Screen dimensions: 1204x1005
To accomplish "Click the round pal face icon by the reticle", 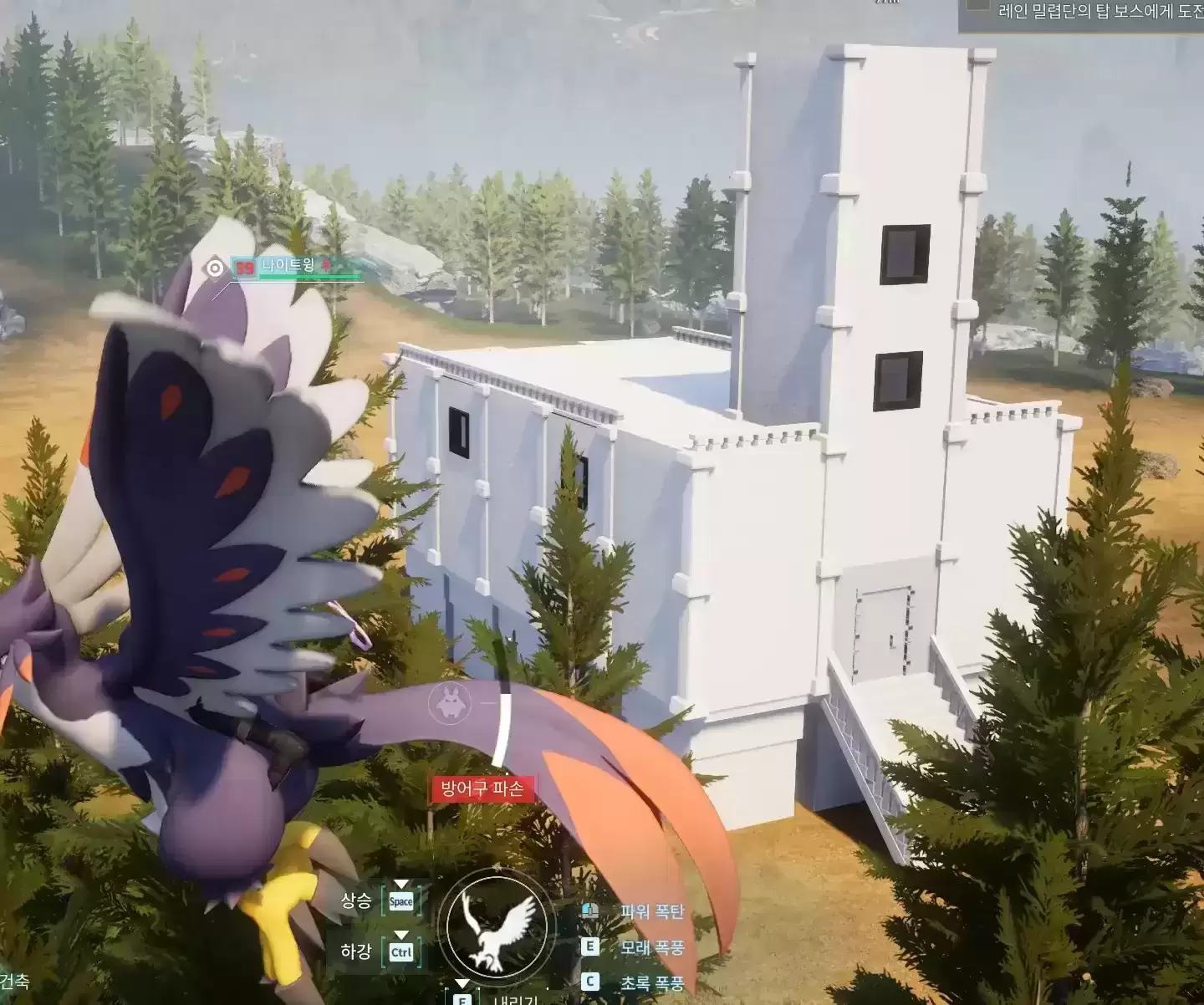I will [449, 703].
